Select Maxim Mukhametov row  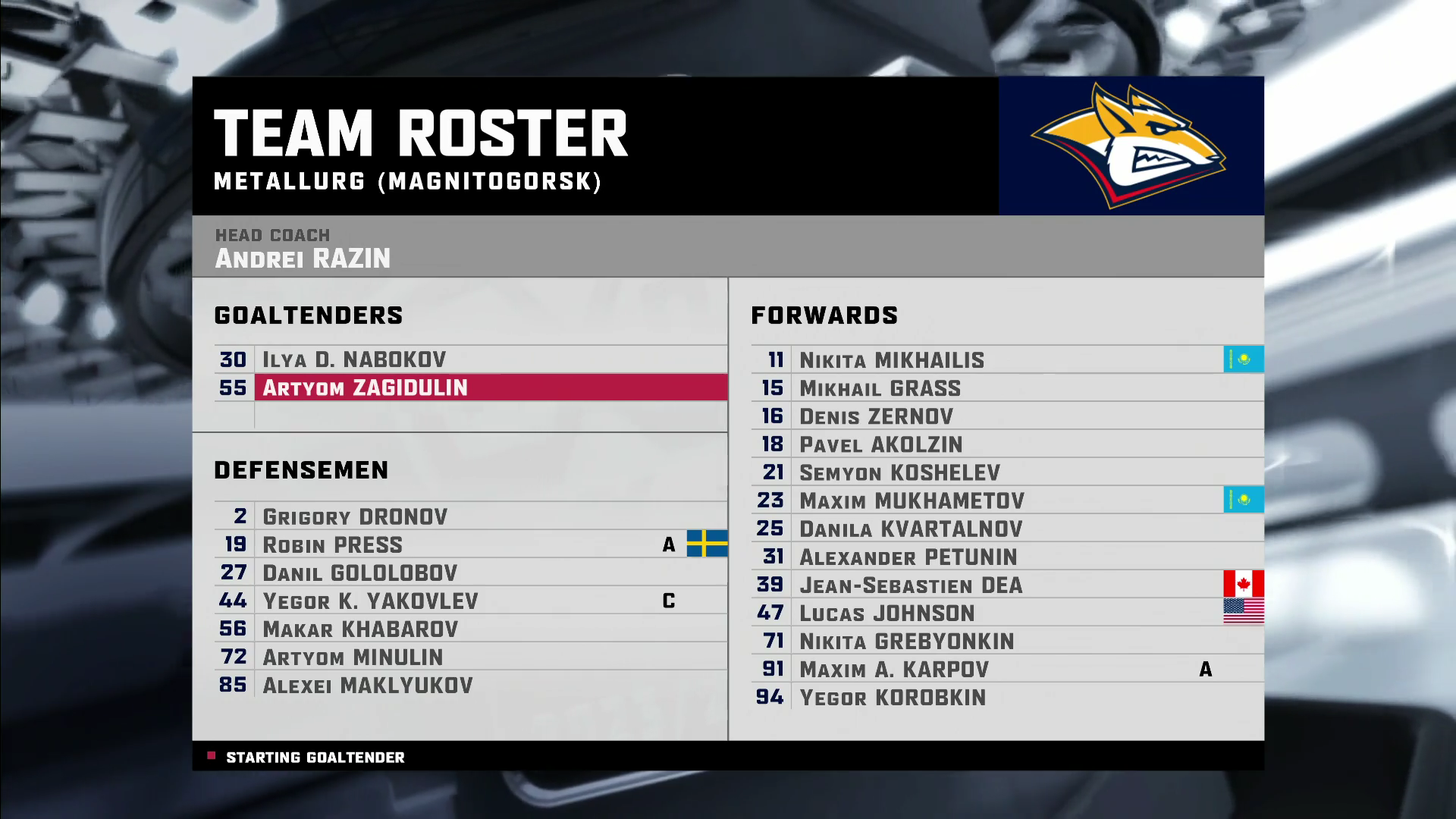coord(912,500)
